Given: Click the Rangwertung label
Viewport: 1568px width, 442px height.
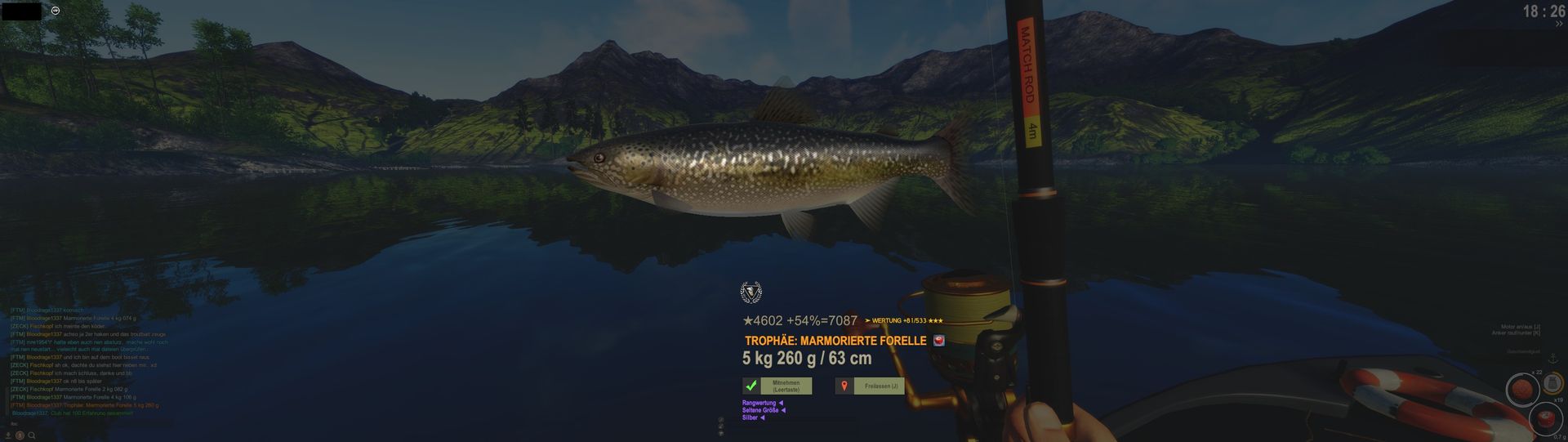Looking at the screenshot, I should click(759, 403).
